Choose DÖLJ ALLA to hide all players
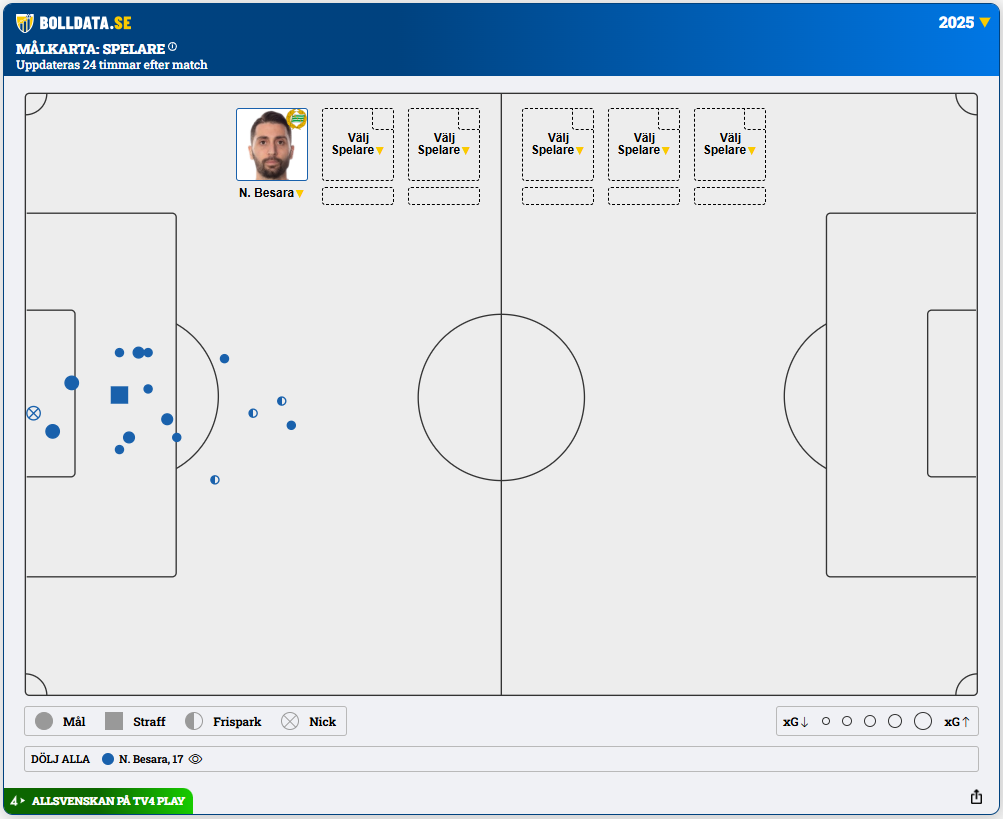 click(x=60, y=759)
